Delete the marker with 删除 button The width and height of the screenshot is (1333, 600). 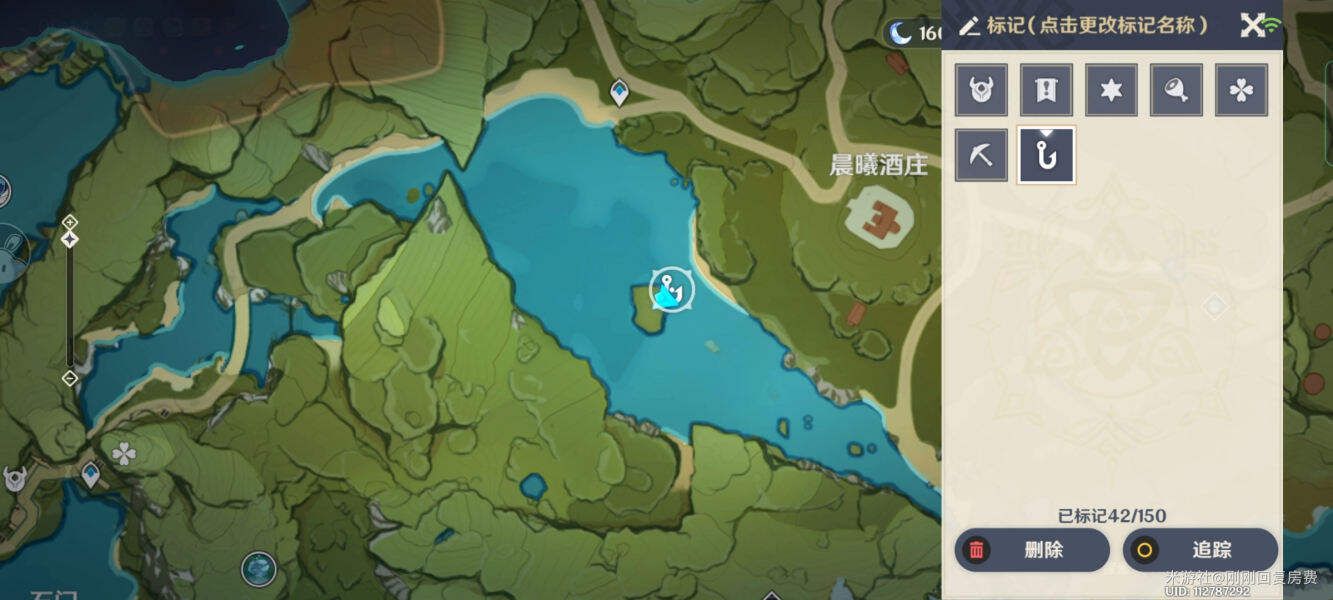point(1032,550)
